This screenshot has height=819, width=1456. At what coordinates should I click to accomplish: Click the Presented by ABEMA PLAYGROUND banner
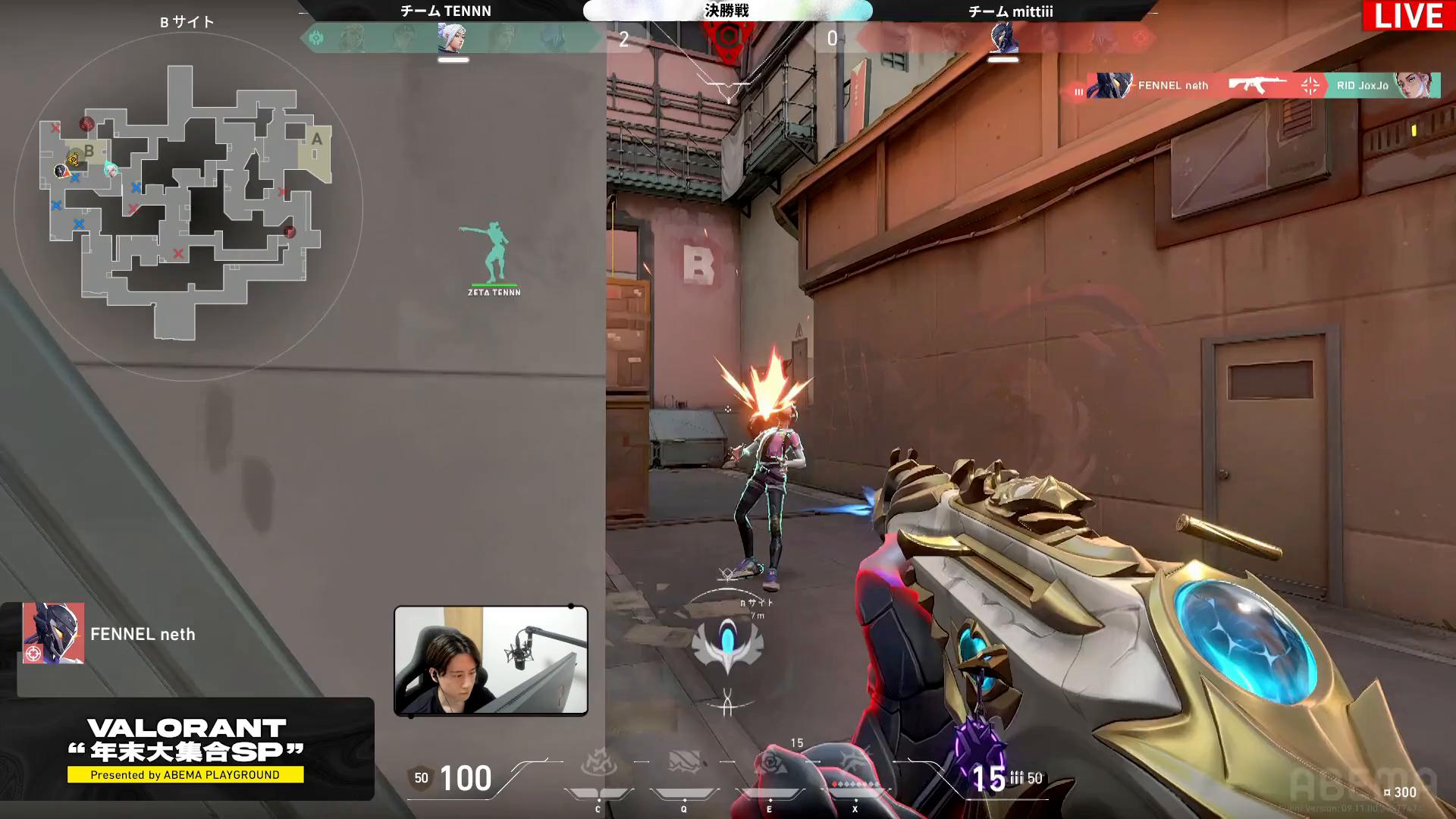187,775
